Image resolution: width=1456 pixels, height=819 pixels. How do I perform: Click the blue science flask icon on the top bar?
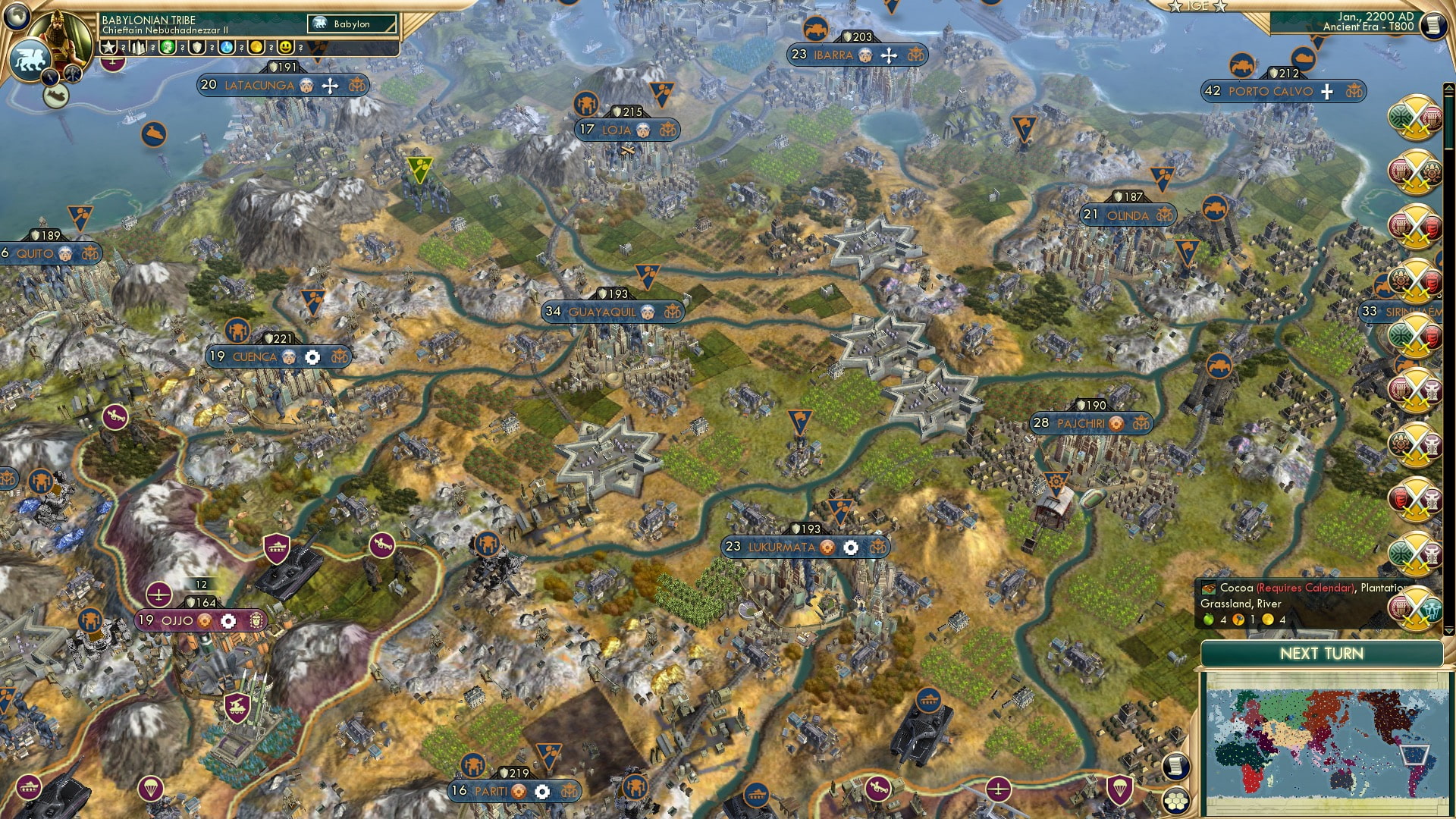(x=227, y=47)
